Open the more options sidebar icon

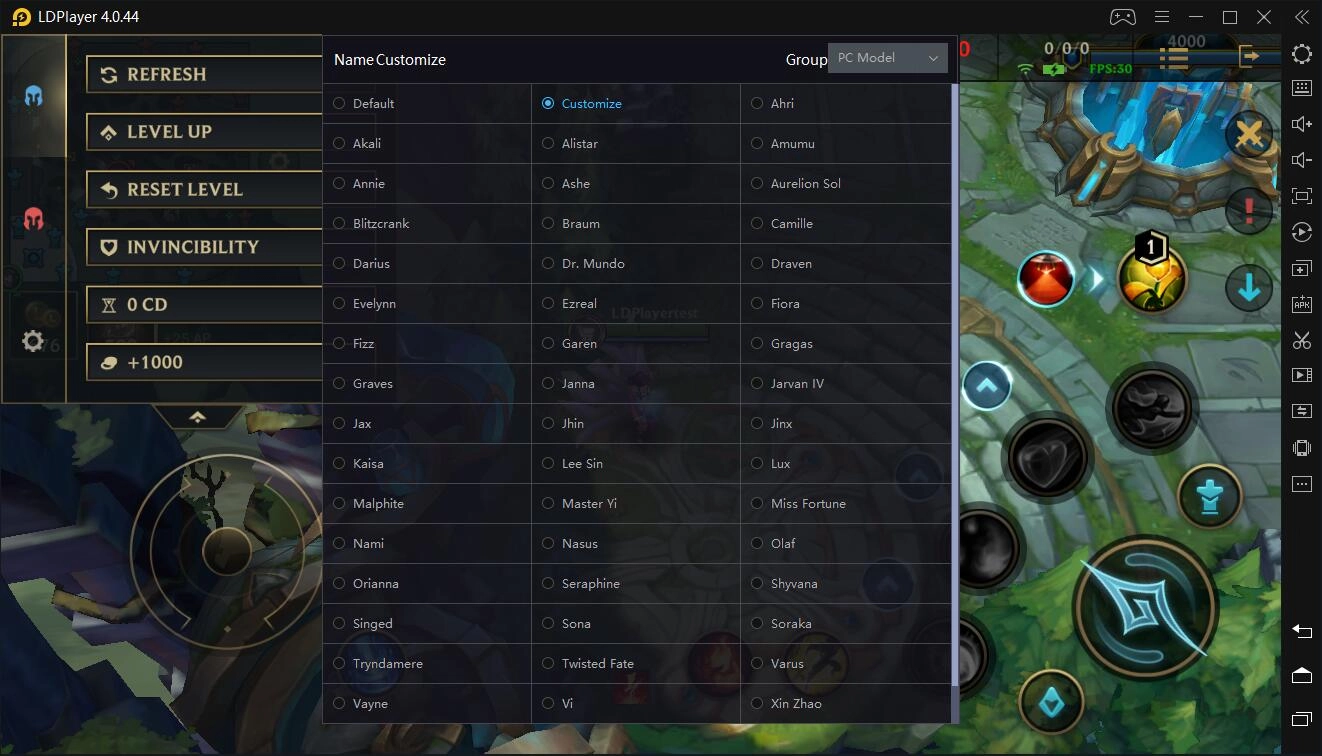(x=1301, y=483)
